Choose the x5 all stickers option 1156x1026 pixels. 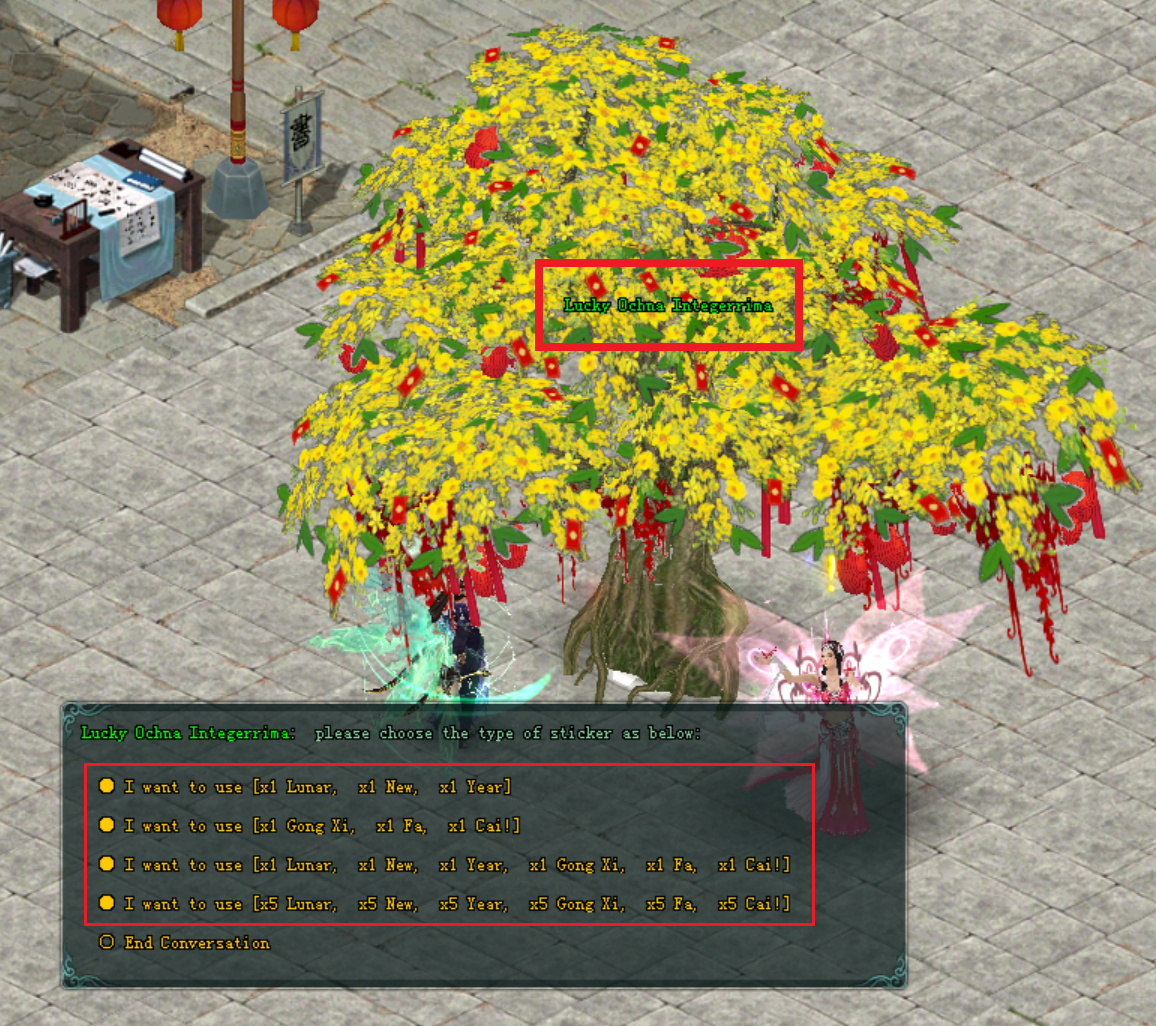point(457,904)
